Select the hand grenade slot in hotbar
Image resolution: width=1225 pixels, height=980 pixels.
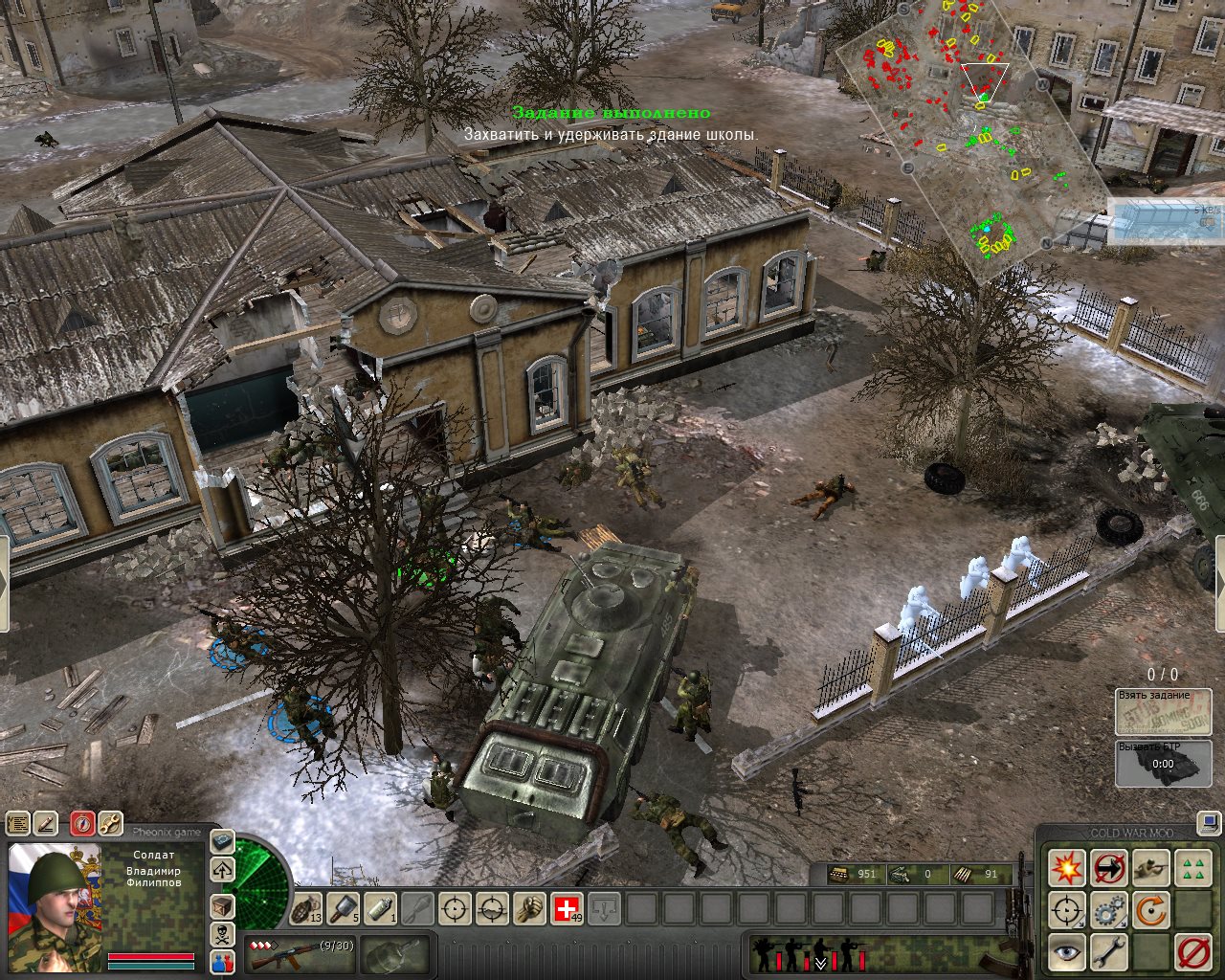(x=307, y=907)
